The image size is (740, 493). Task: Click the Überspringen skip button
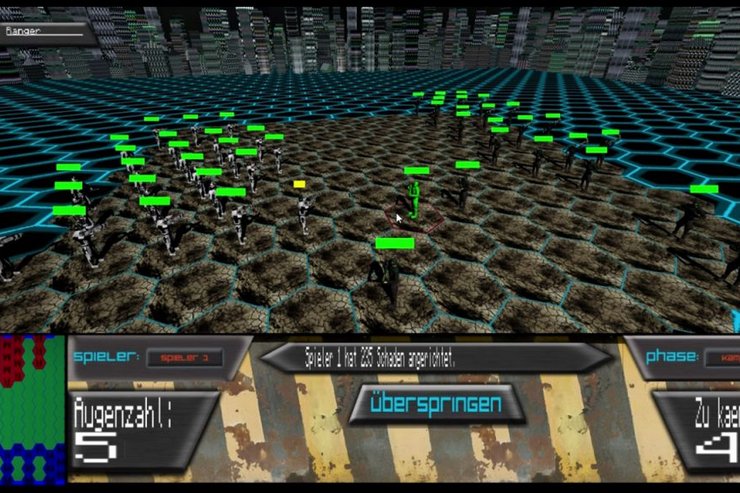click(436, 405)
